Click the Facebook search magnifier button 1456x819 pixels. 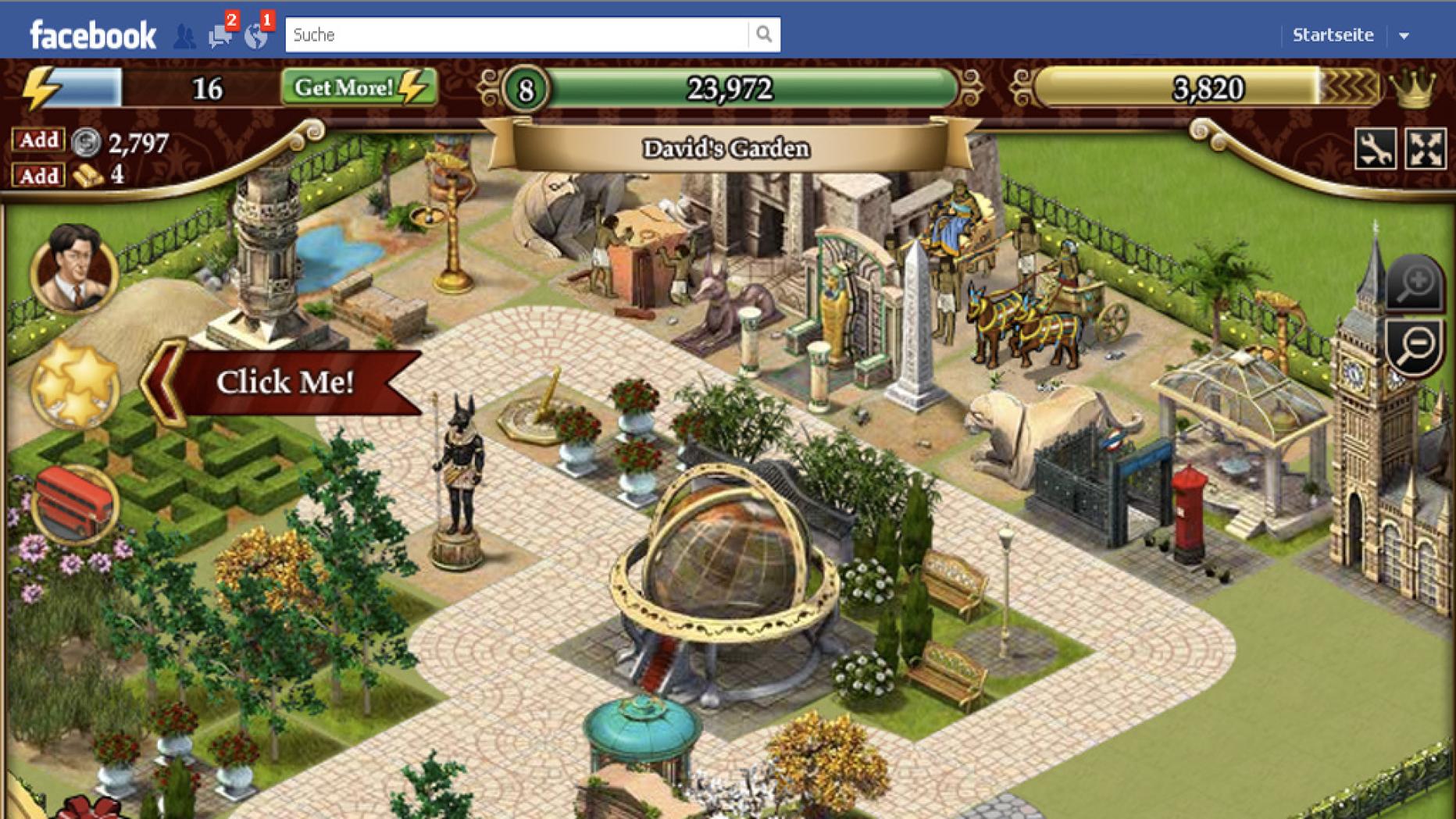[x=764, y=34]
